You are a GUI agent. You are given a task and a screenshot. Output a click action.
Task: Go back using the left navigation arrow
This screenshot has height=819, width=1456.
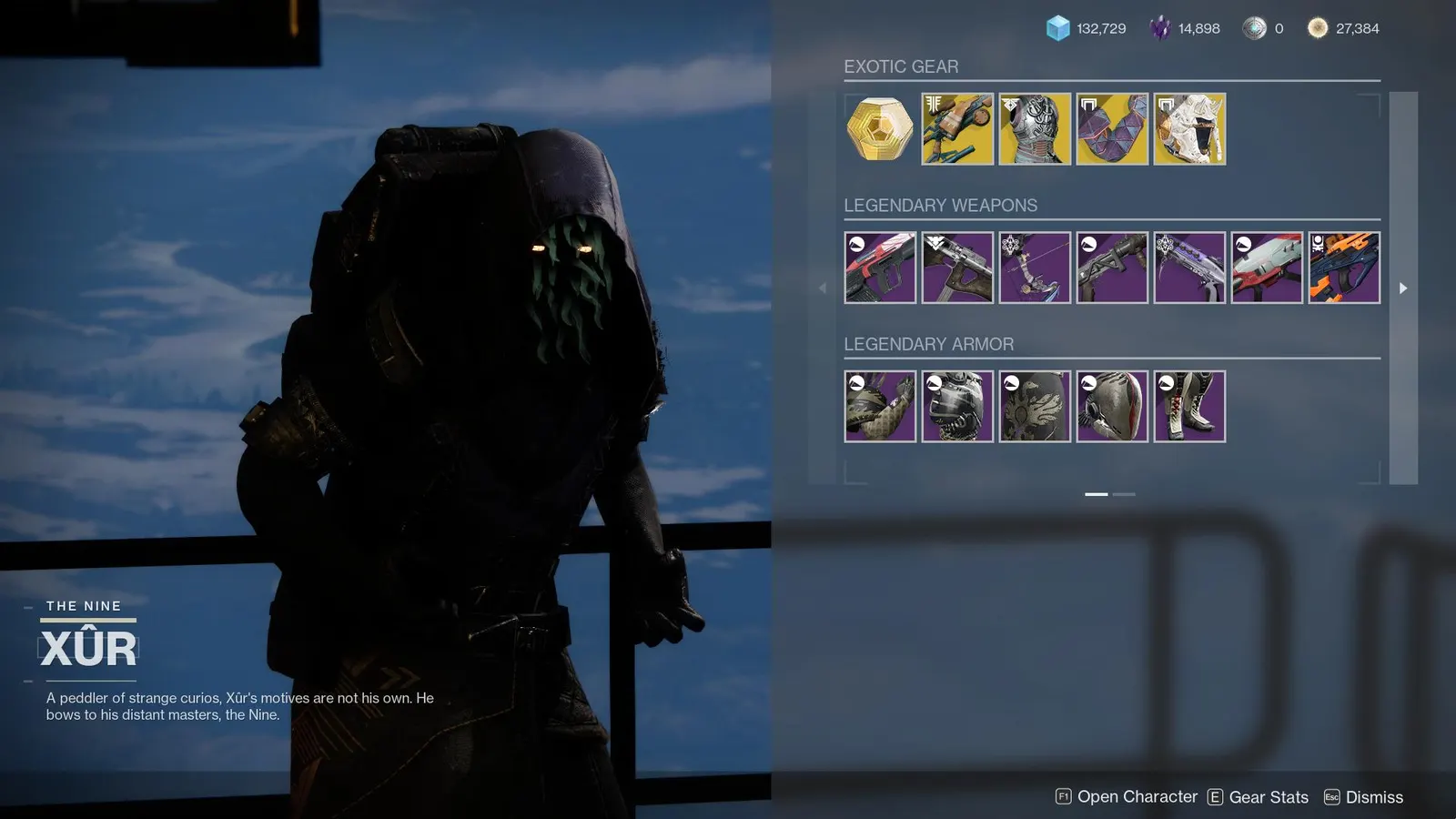click(824, 288)
